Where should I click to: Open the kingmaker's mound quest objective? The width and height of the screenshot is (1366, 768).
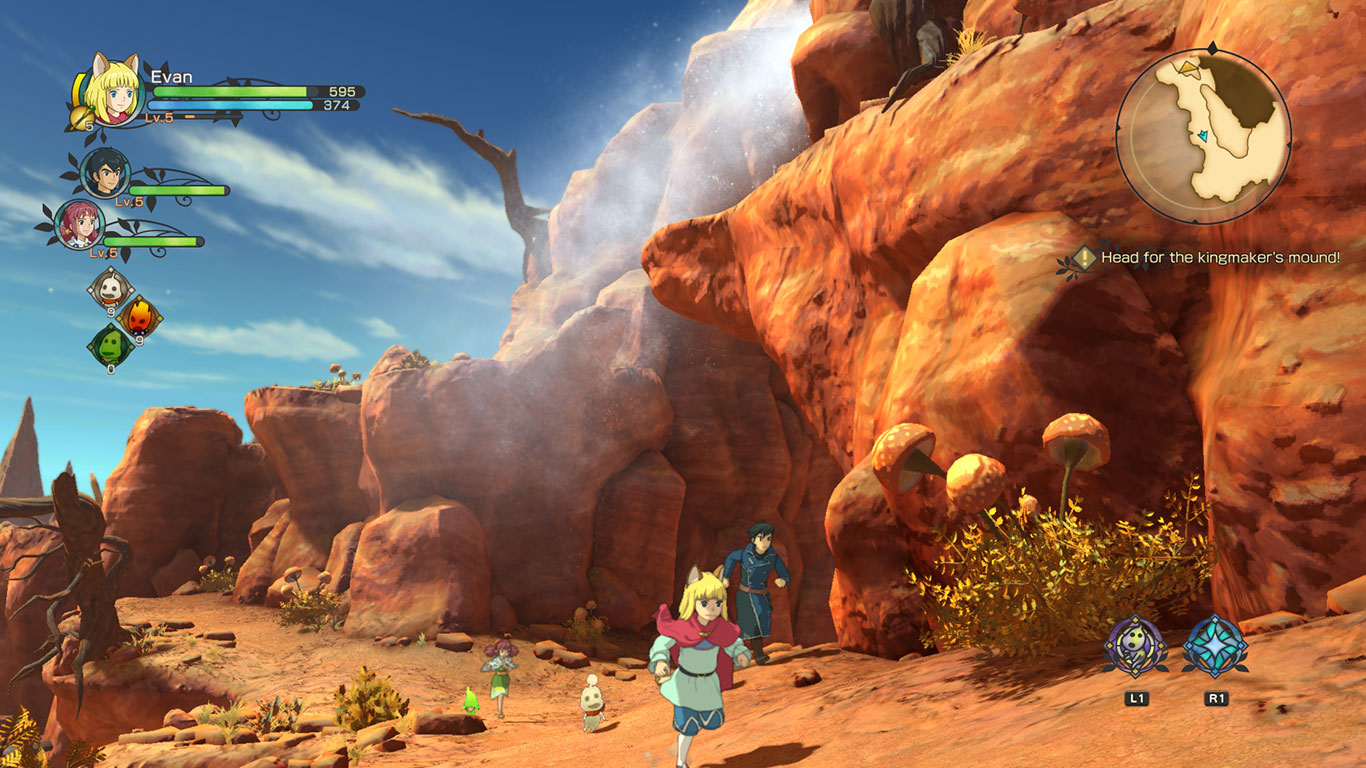[1208, 258]
